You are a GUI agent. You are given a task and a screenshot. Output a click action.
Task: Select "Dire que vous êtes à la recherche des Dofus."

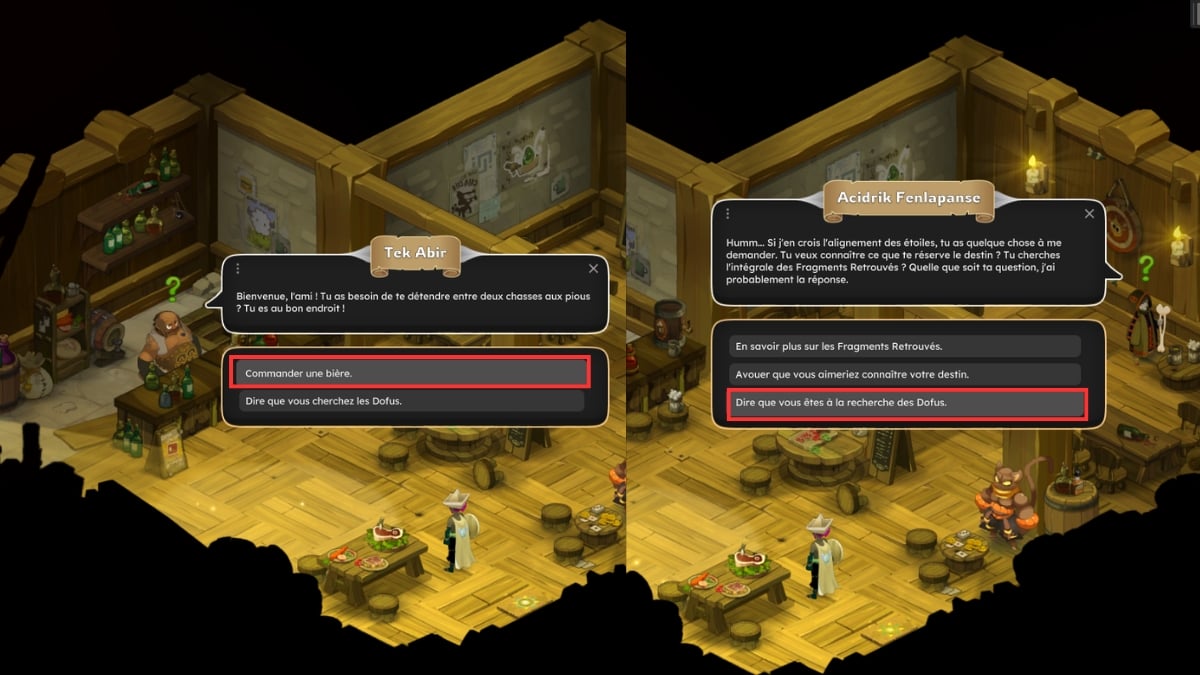(904, 403)
